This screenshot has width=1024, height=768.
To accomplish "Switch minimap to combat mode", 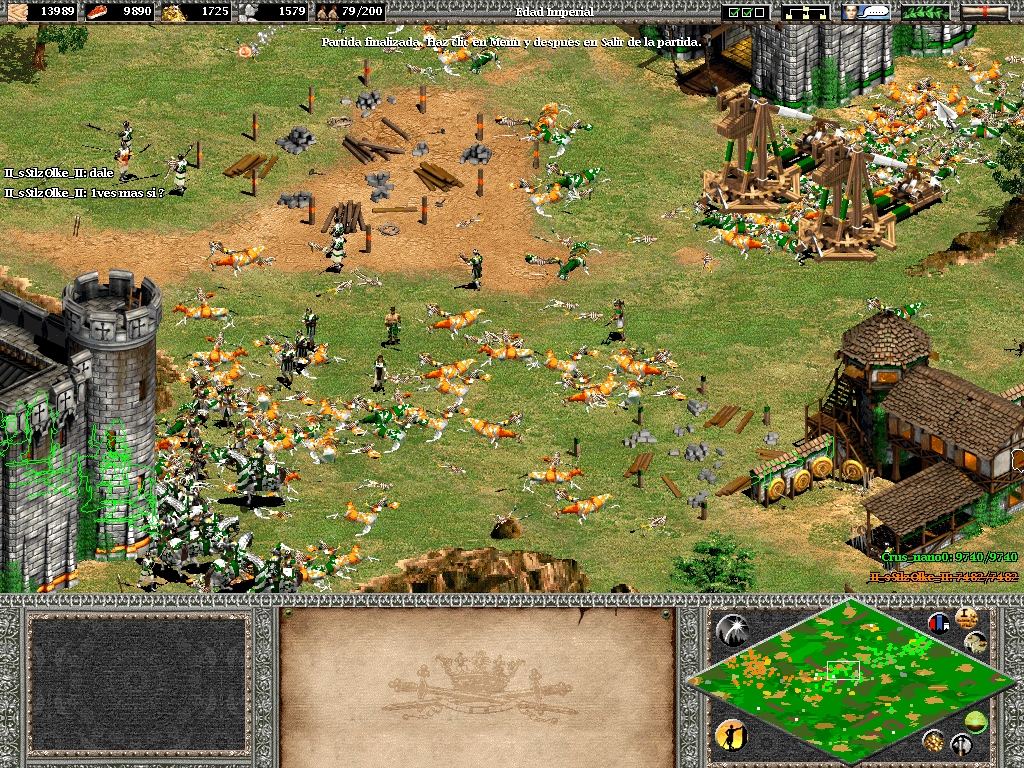I will [962, 743].
